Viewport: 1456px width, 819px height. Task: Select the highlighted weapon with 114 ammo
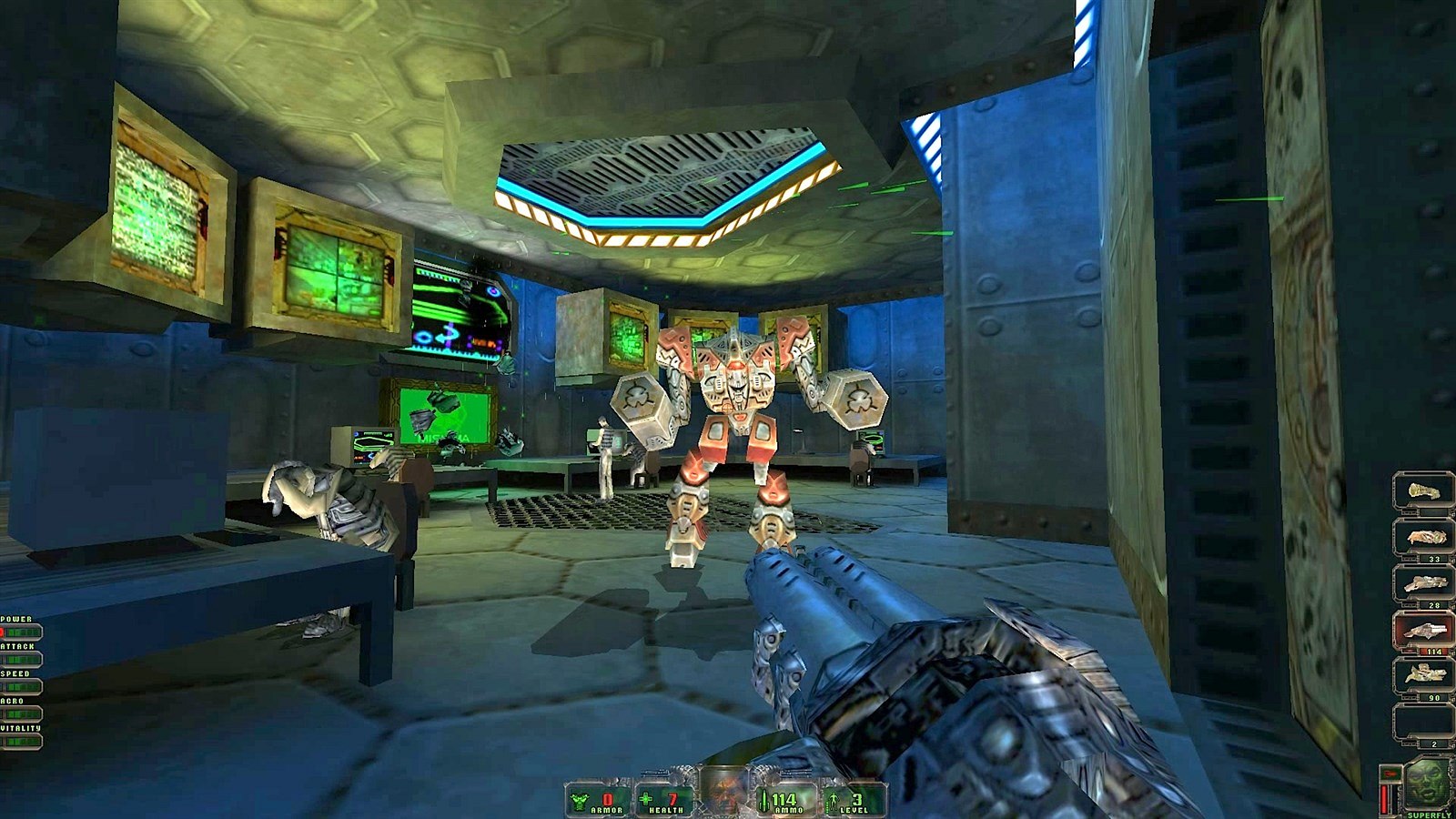(x=1423, y=630)
